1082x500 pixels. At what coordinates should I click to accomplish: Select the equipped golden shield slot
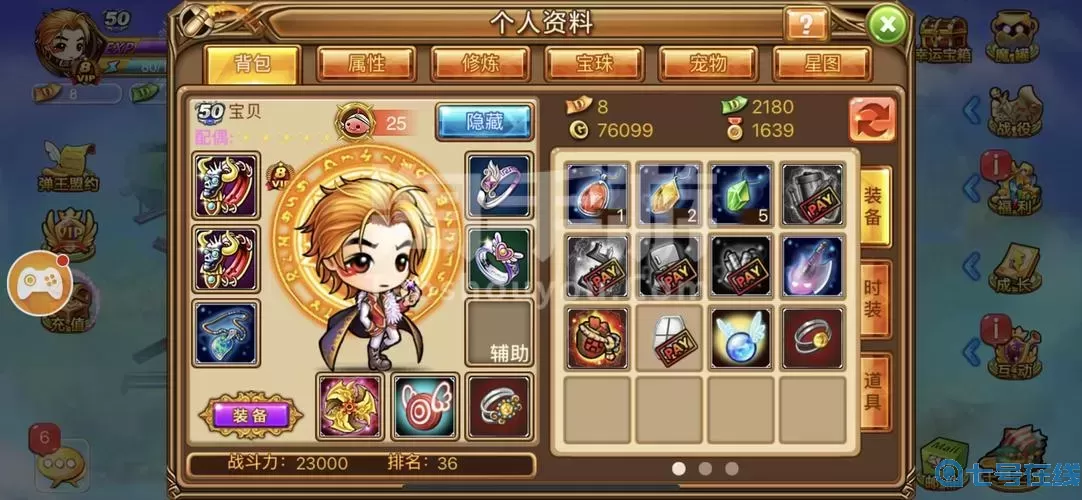click(350, 406)
